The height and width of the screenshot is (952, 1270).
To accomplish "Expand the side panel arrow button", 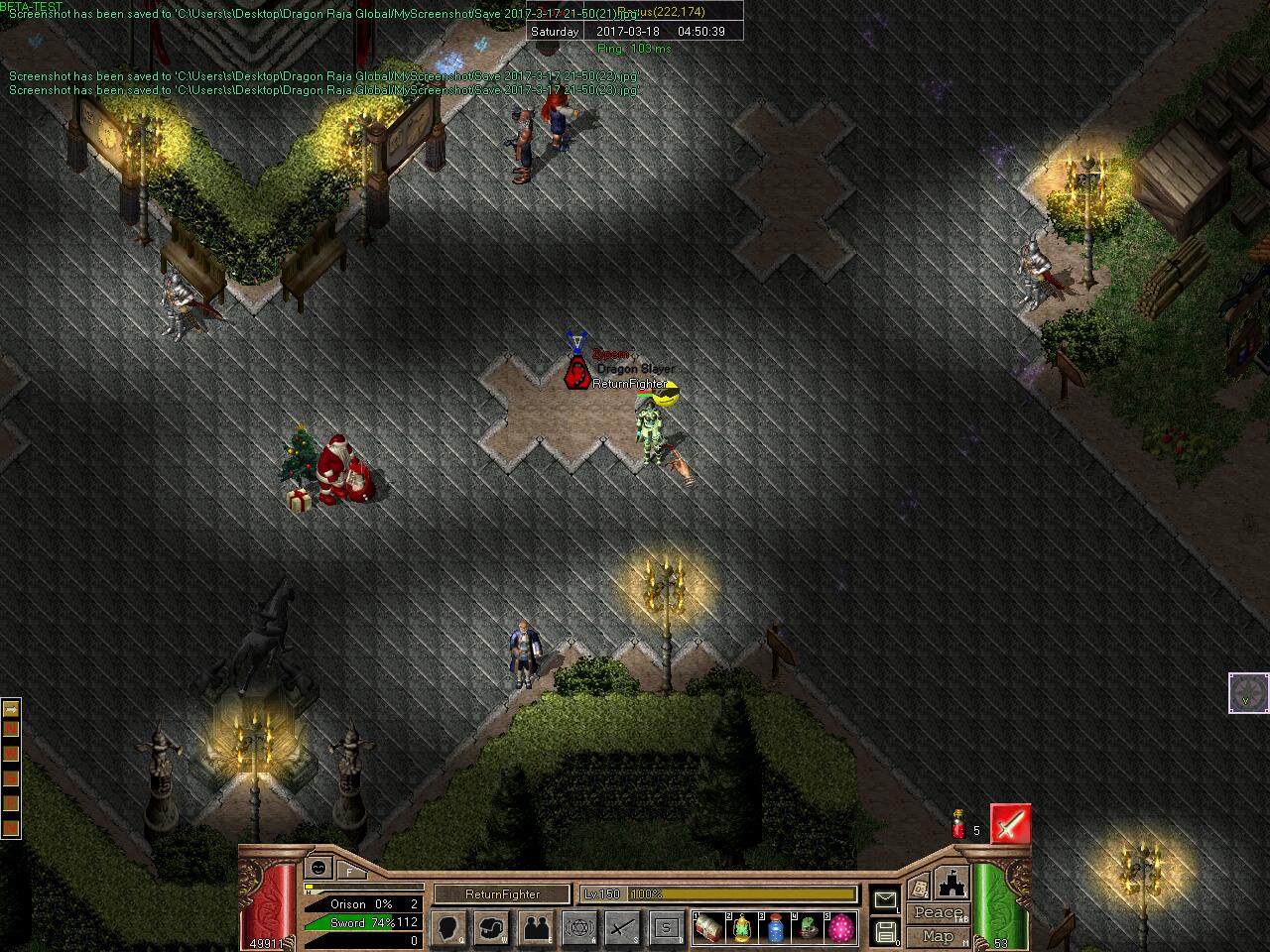I will (x=11, y=709).
